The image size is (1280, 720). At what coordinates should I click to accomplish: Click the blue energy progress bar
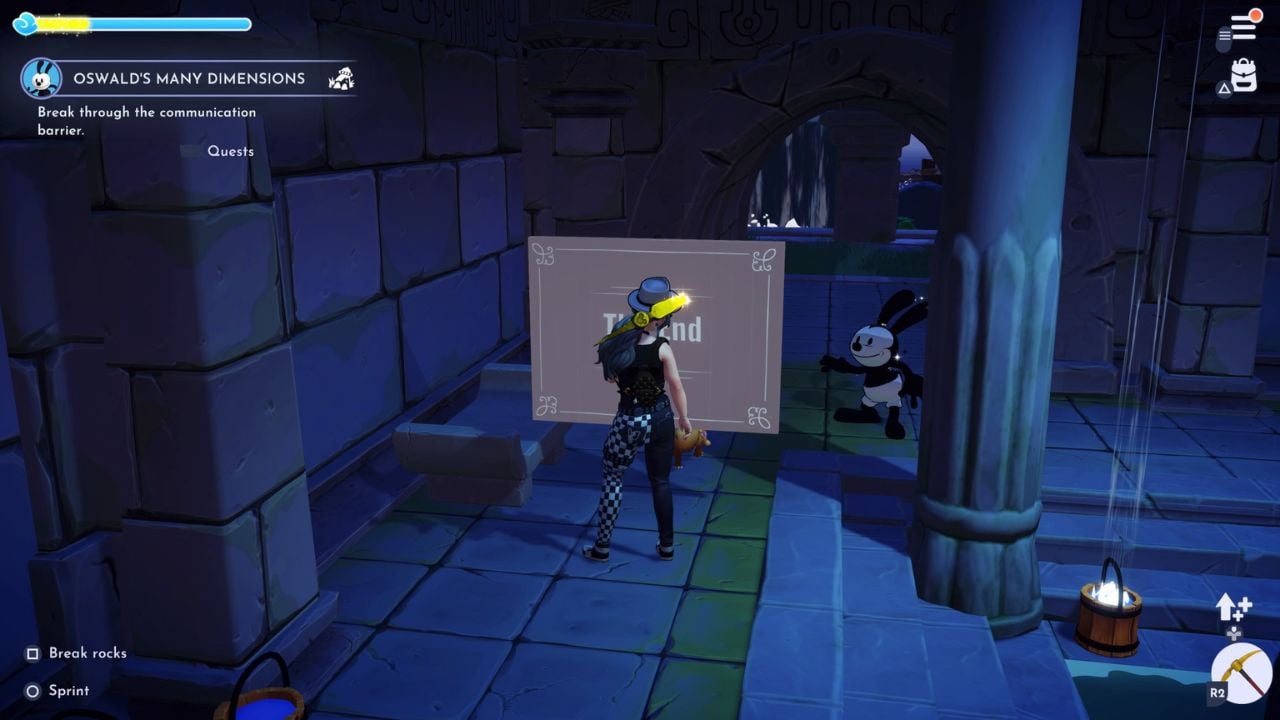pos(140,20)
